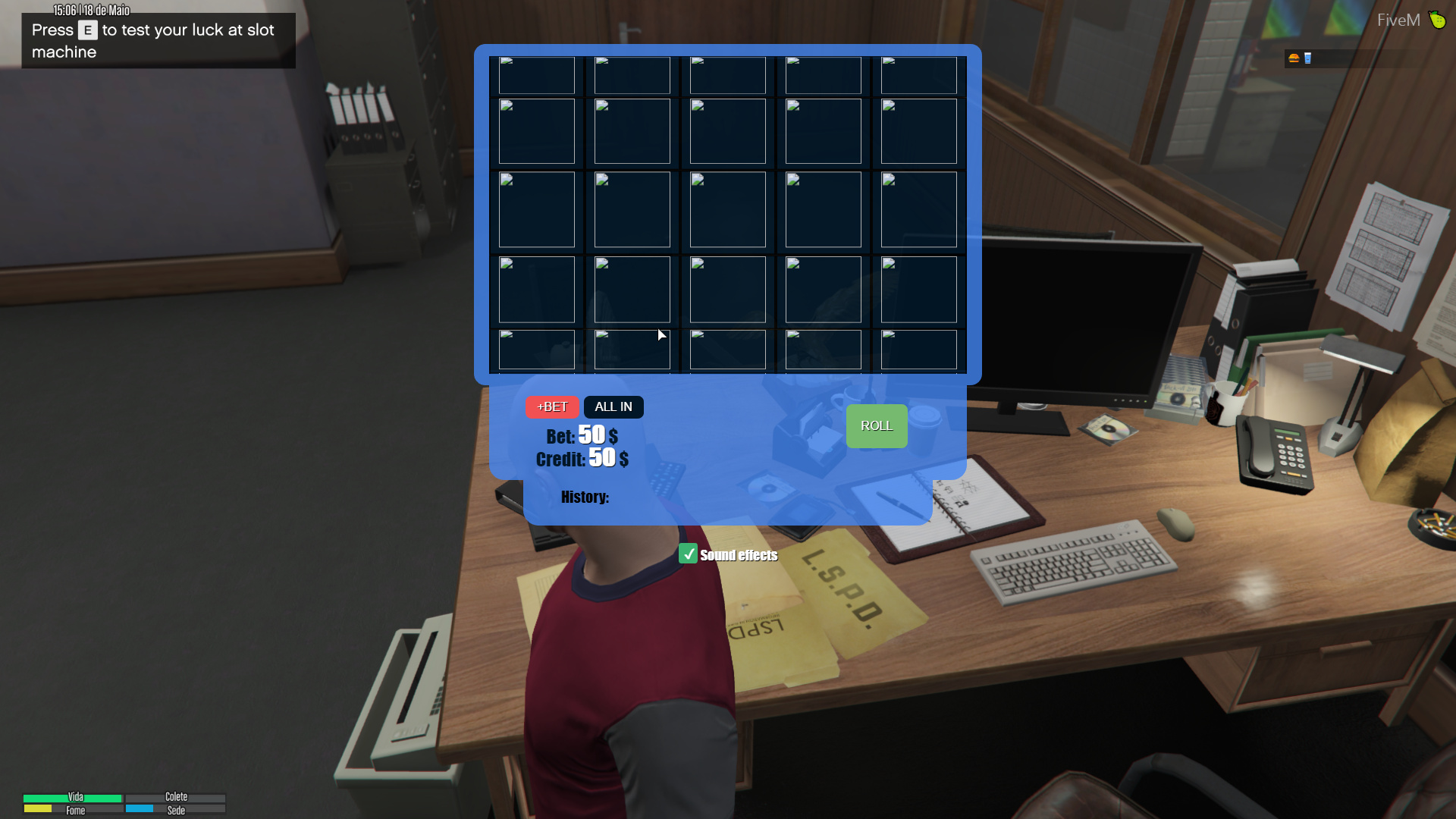Select the ALL IN wager option

tap(613, 406)
